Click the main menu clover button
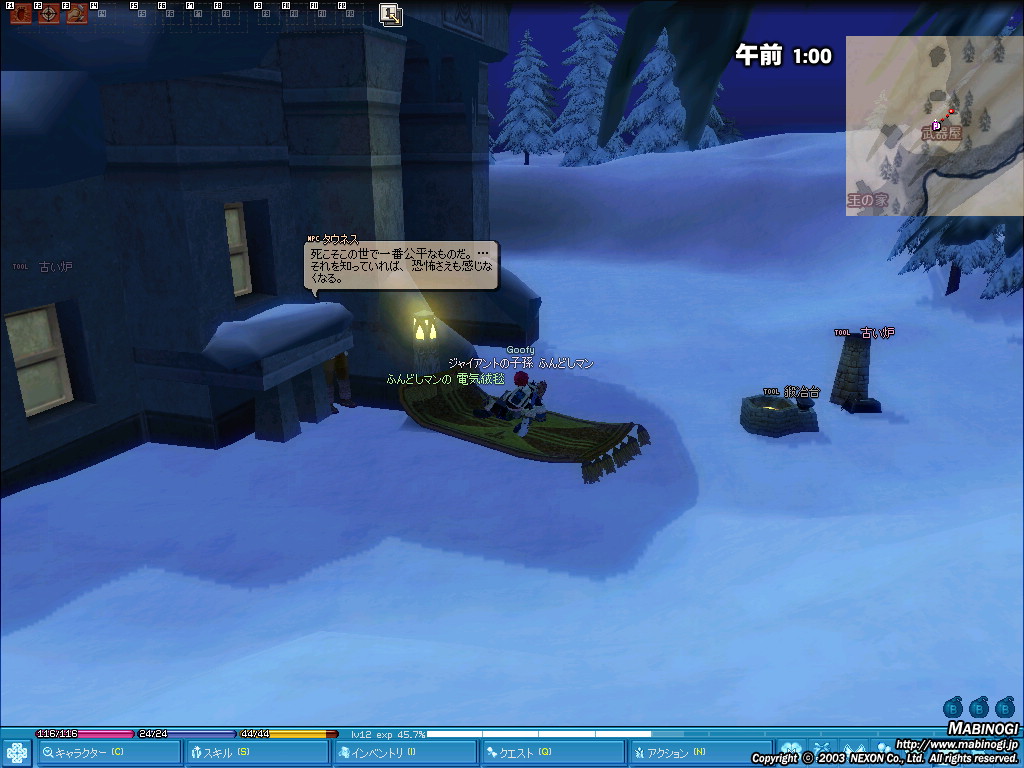This screenshot has width=1024, height=768. coord(17,752)
